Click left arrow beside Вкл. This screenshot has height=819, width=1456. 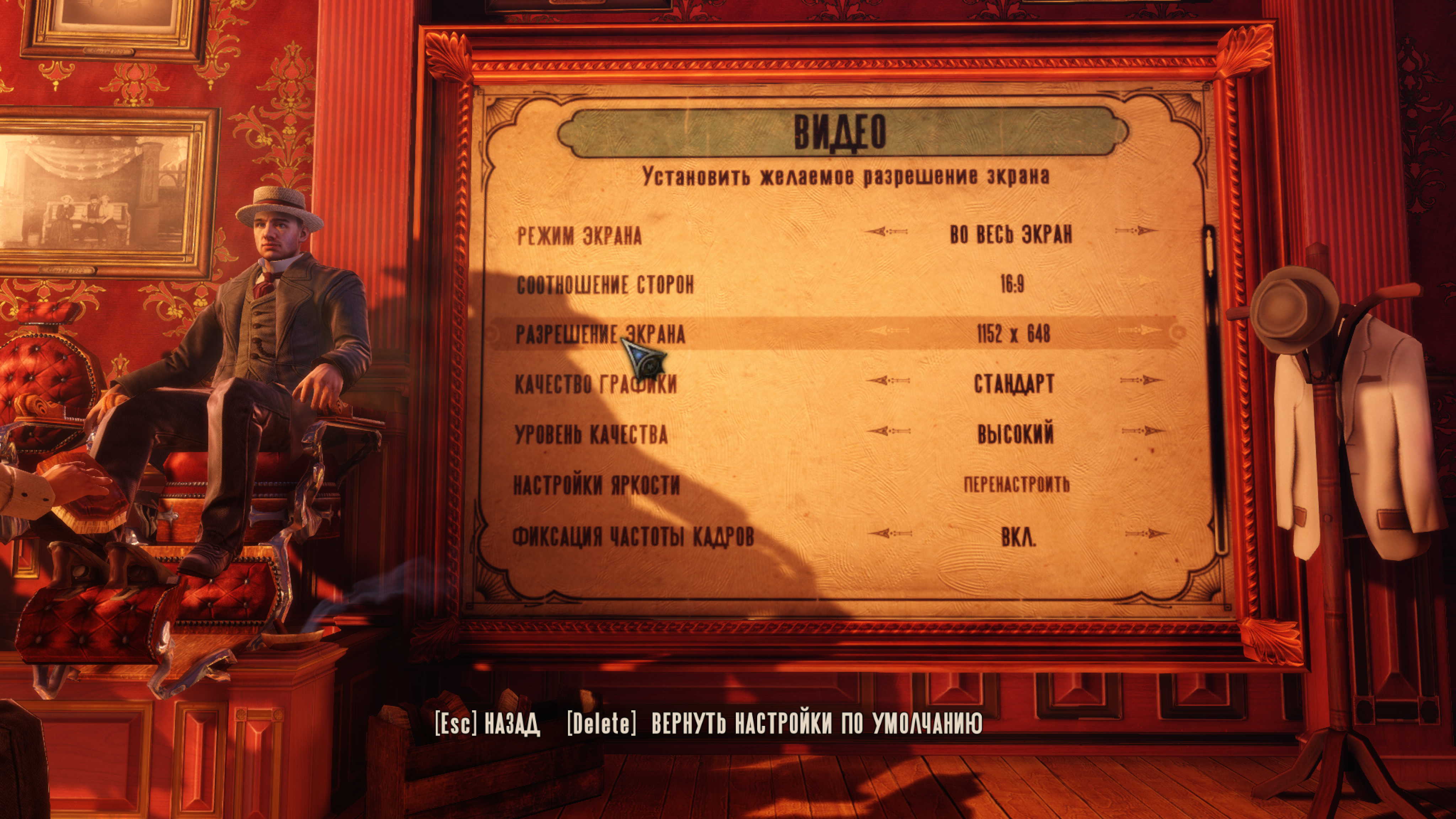tap(890, 533)
